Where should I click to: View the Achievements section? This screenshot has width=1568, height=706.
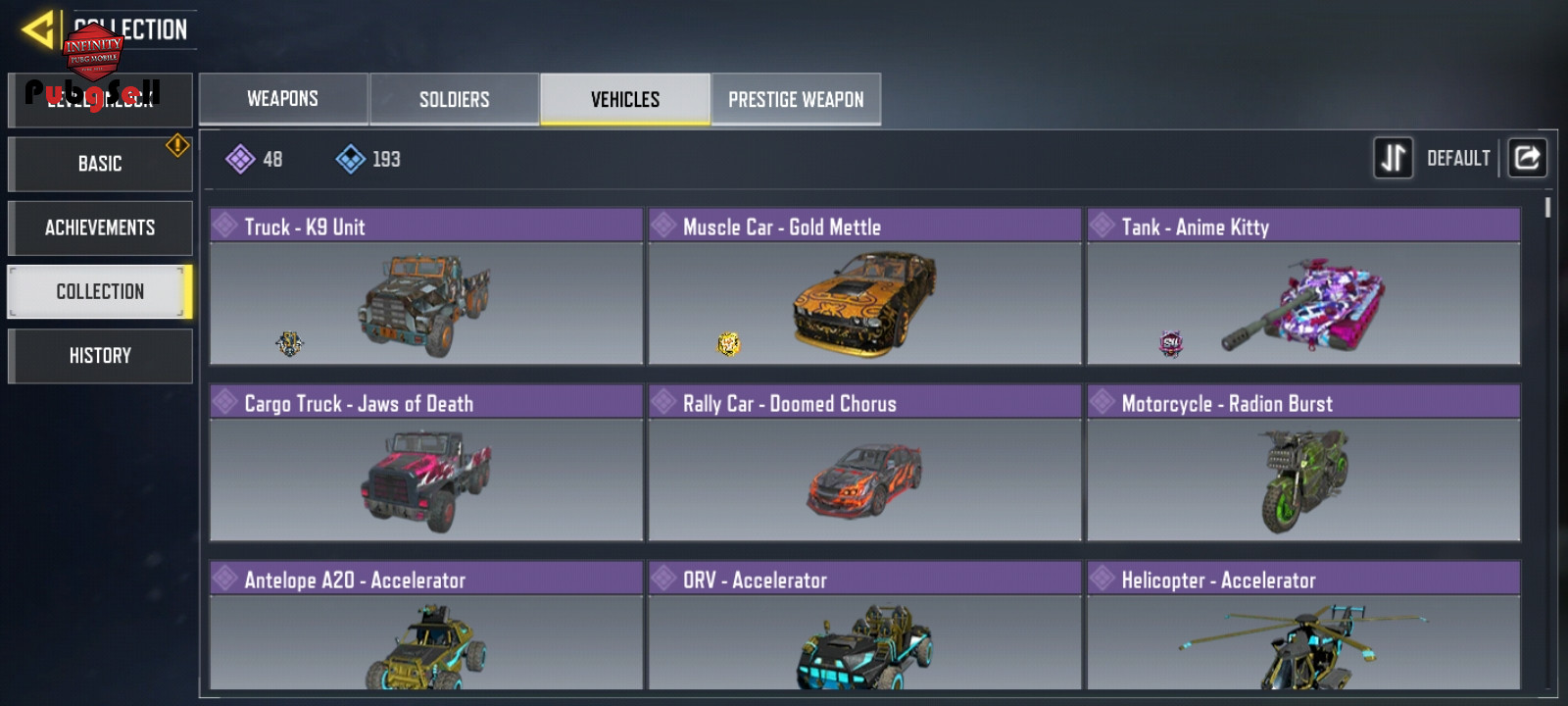(100, 227)
